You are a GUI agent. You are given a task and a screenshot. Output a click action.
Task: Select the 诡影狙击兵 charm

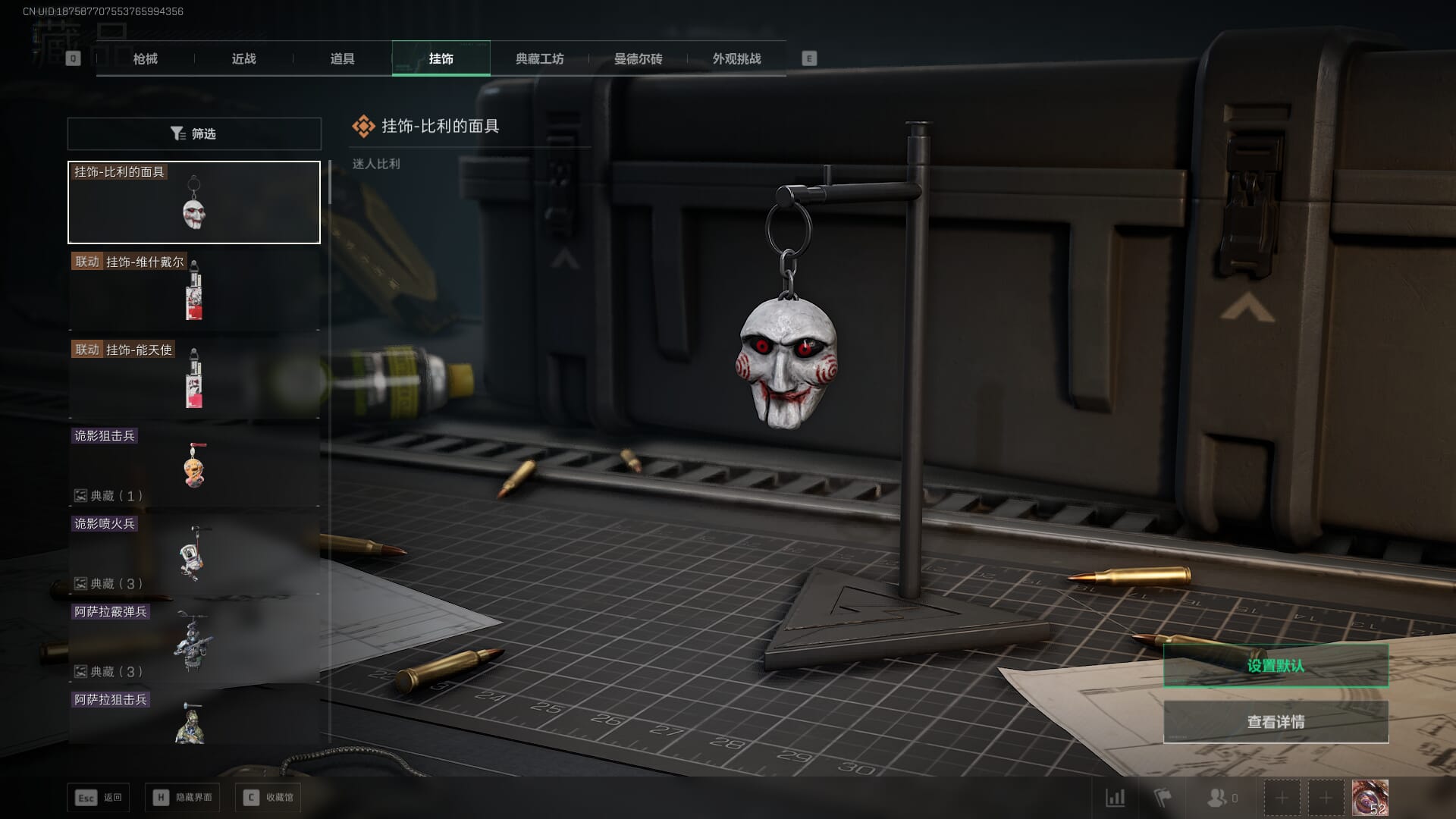pyautogui.click(x=194, y=466)
